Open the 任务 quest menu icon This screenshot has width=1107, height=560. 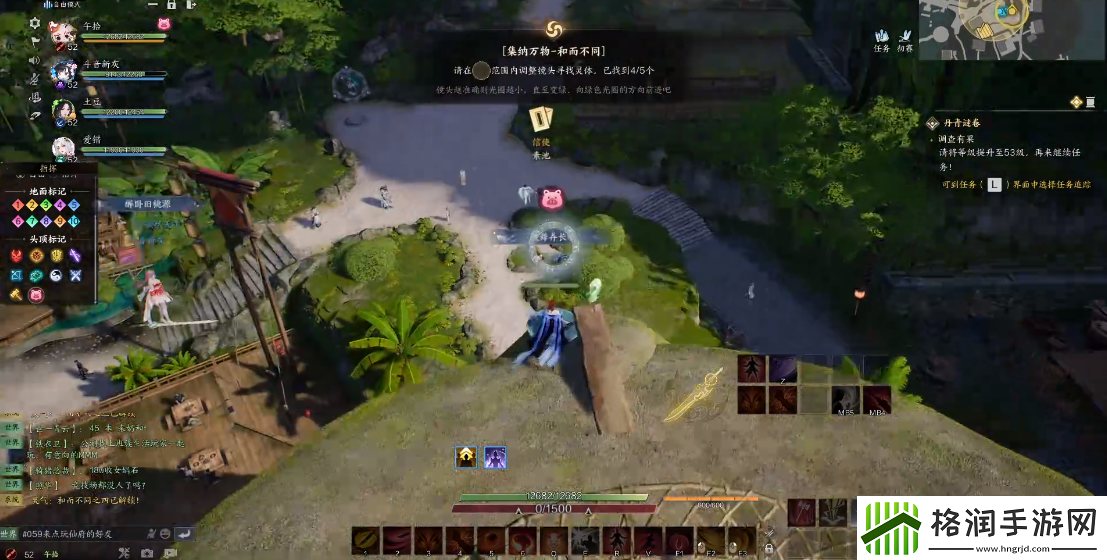[x=882, y=39]
